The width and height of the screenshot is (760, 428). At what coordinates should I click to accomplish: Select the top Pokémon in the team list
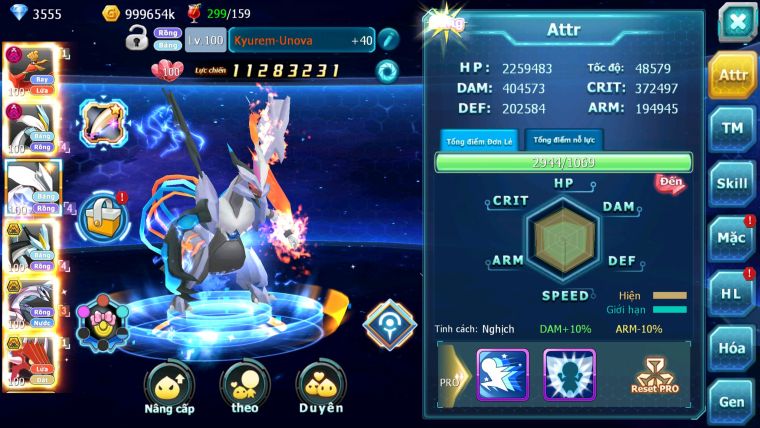tap(30, 70)
